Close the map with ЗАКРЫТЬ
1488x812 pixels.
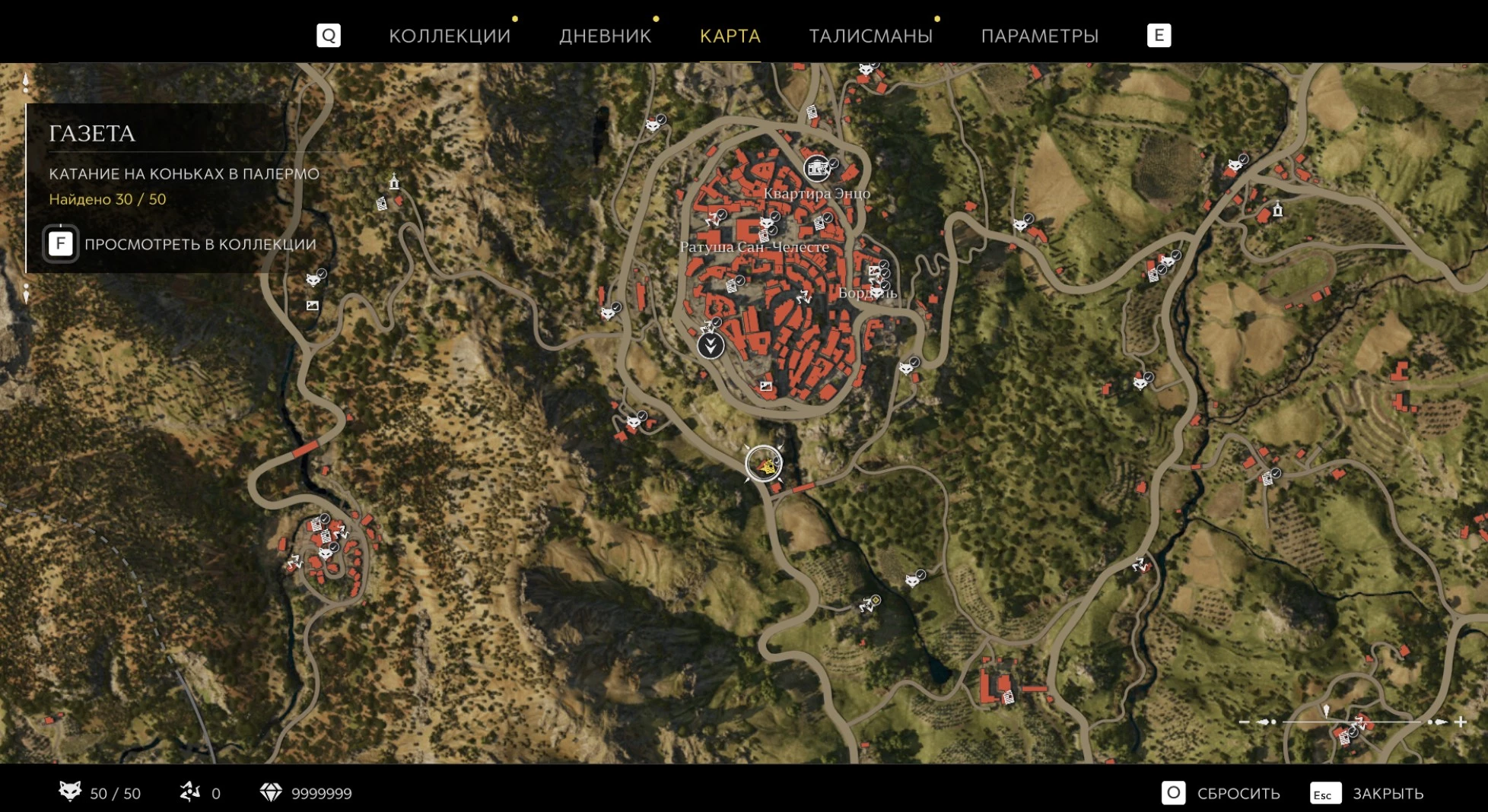tap(1387, 794)
